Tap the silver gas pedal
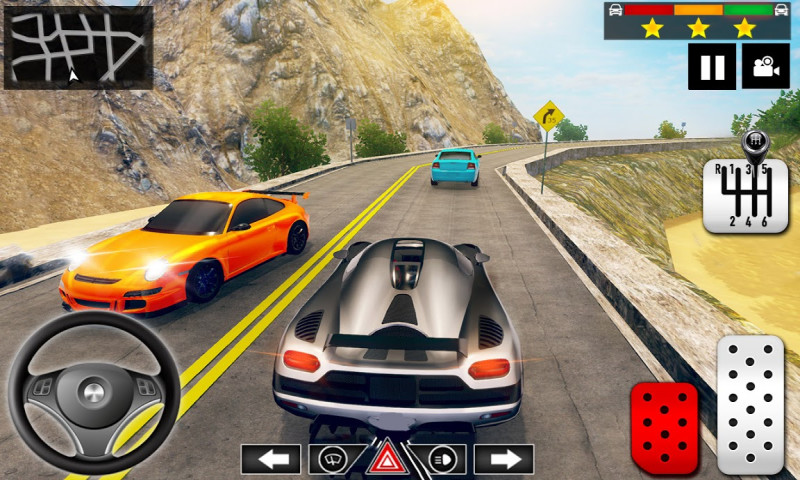The height and width of the screenshot is (480, 800). pos(750,403)
